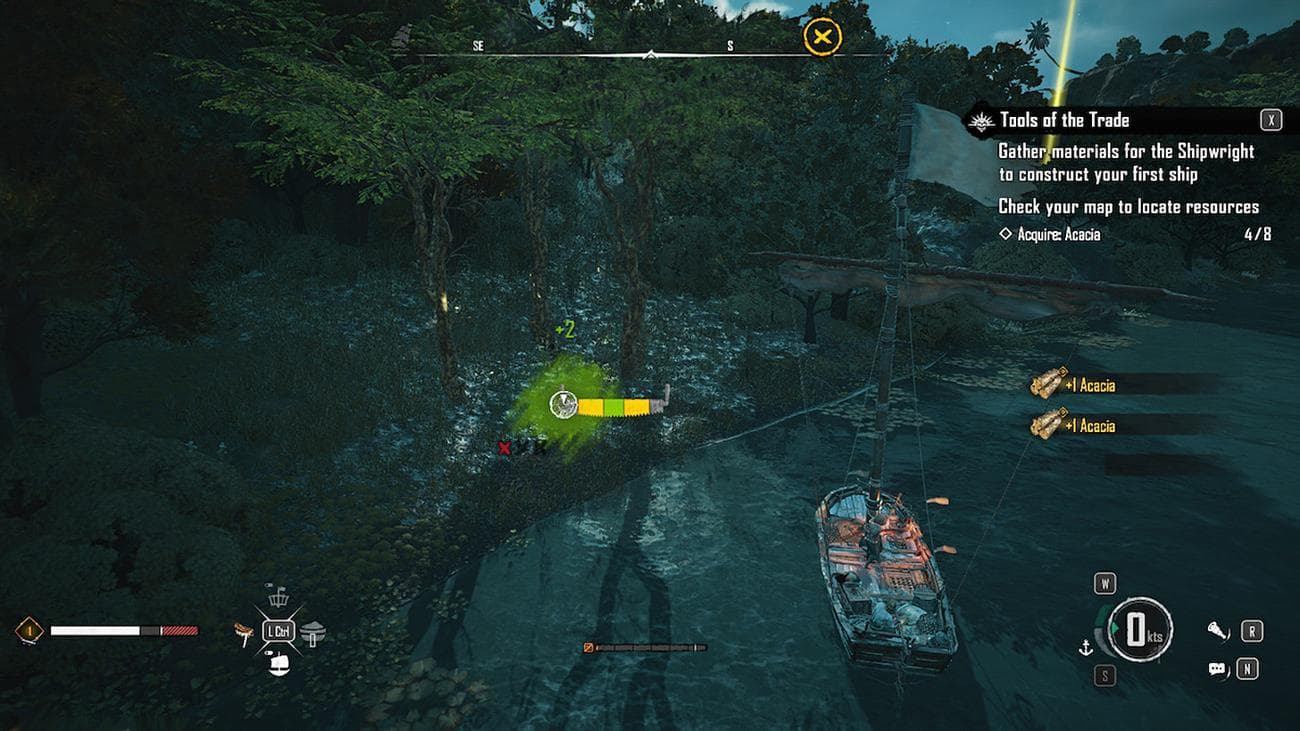Choose the ship icon at the wheel's bottom
This screenshot has width=1300, height=731.
pyautogui.click(x=280, y=664)
